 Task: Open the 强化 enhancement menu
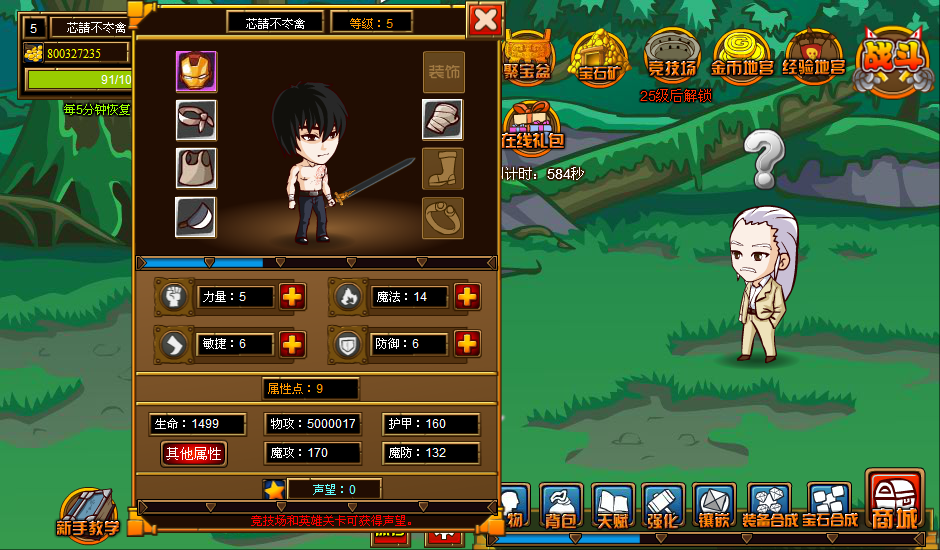661,506
